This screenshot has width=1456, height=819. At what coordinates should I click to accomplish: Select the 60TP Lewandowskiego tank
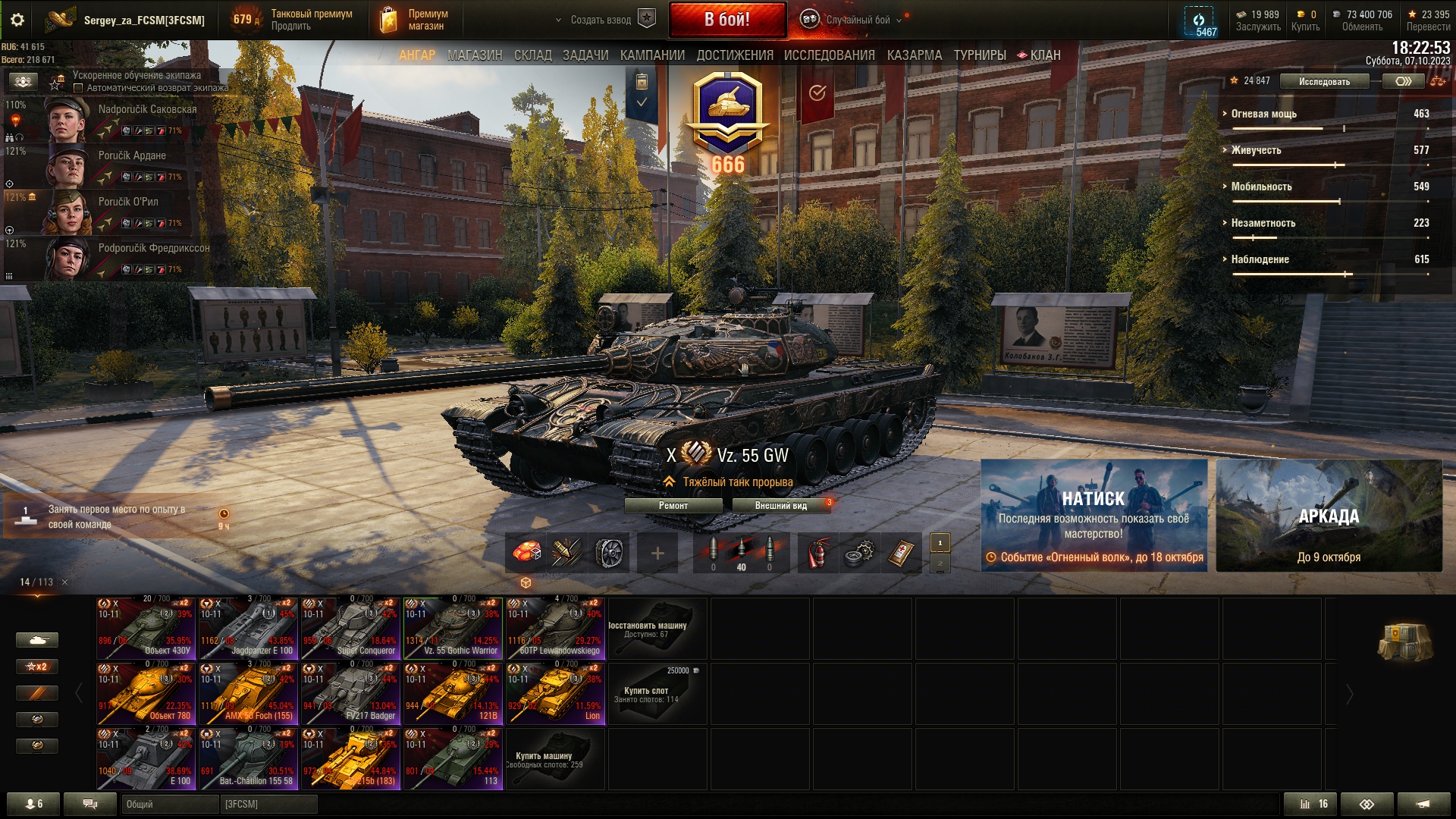click(x=555, y=628)
